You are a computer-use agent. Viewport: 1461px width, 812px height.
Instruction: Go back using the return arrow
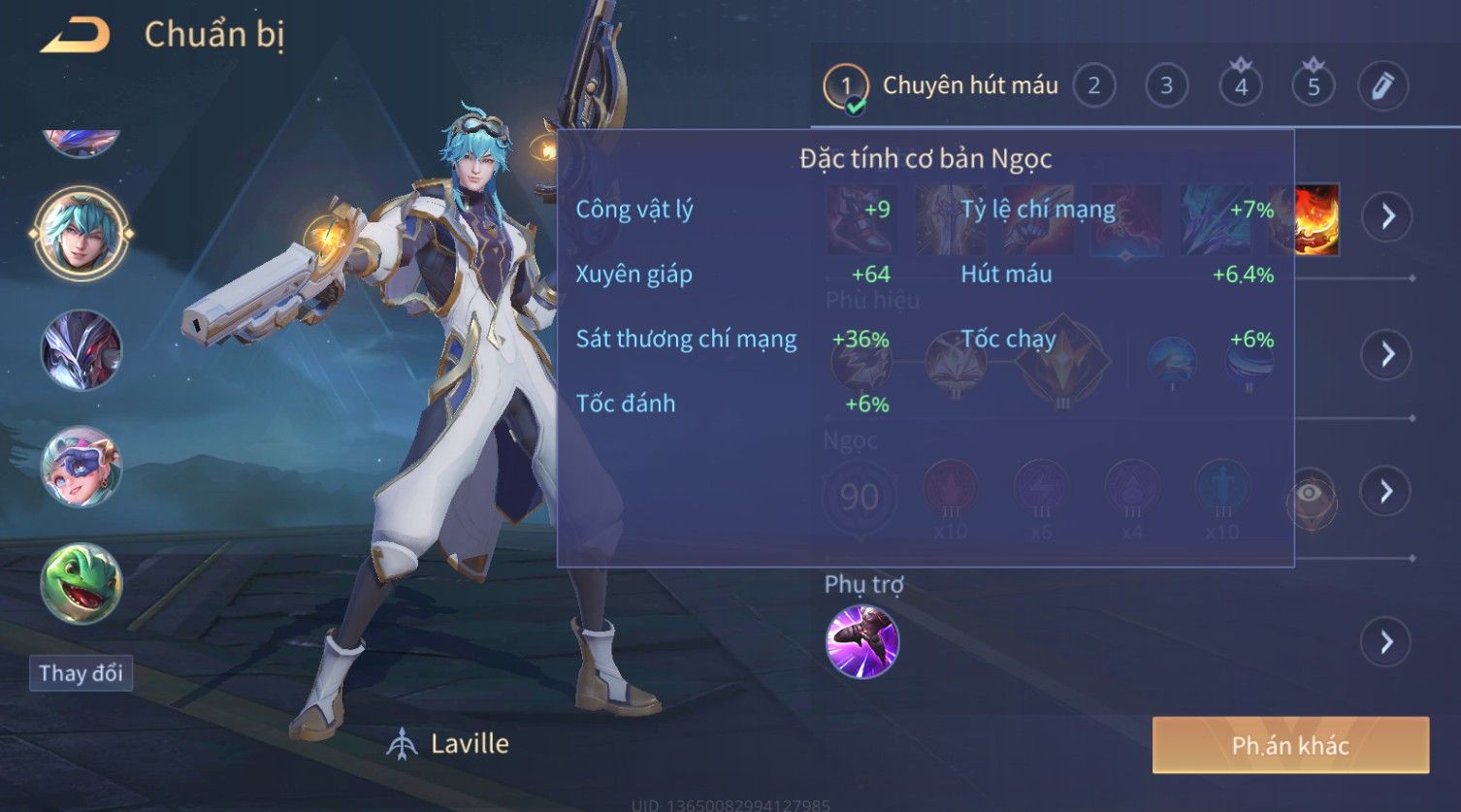pos(76,36)
